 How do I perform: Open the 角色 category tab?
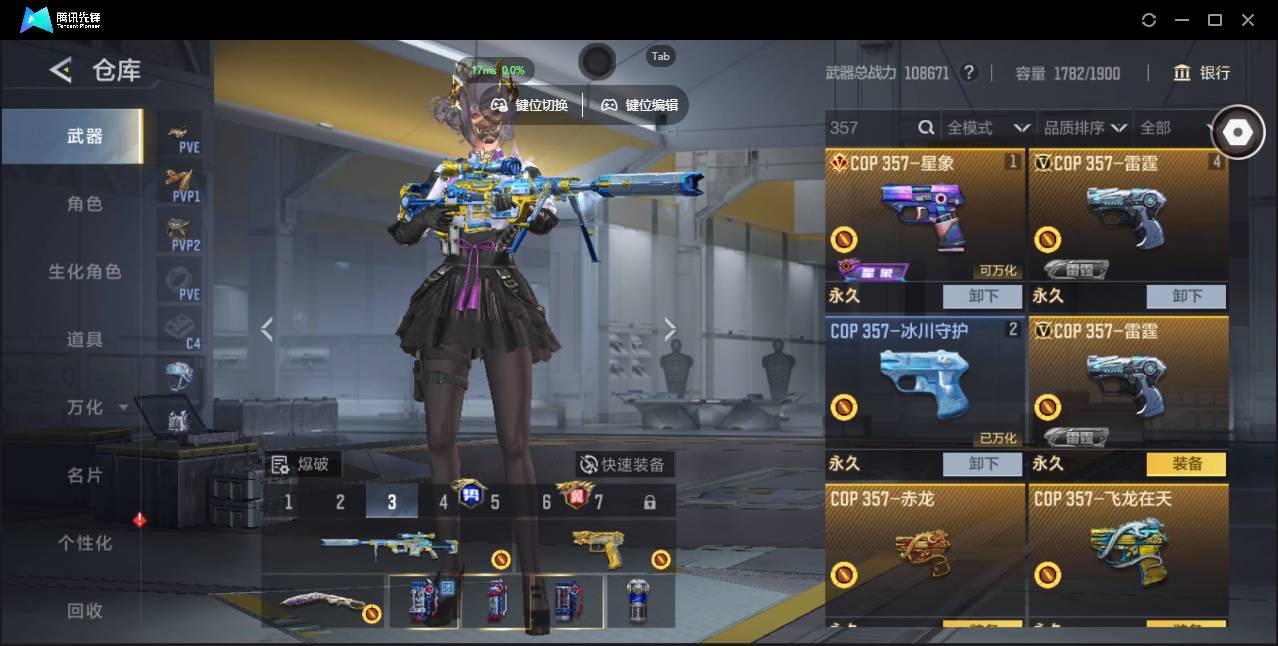(84, 204)
